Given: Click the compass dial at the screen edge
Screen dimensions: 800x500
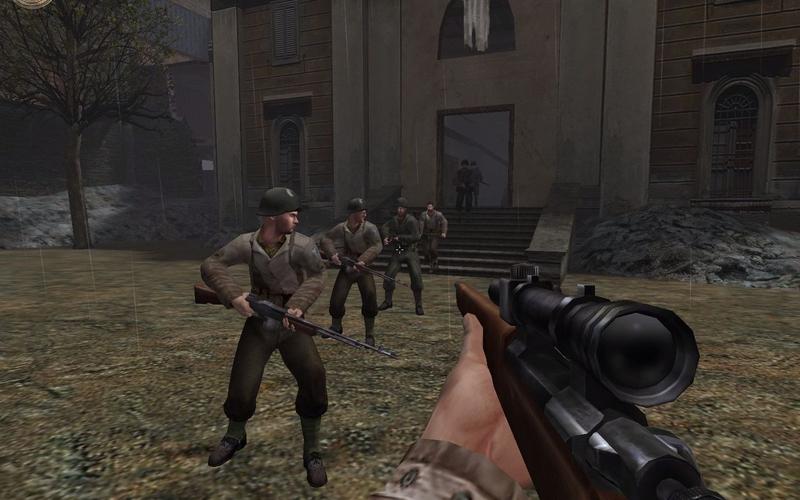Looking at the screenshot, I should coord(35,3).
